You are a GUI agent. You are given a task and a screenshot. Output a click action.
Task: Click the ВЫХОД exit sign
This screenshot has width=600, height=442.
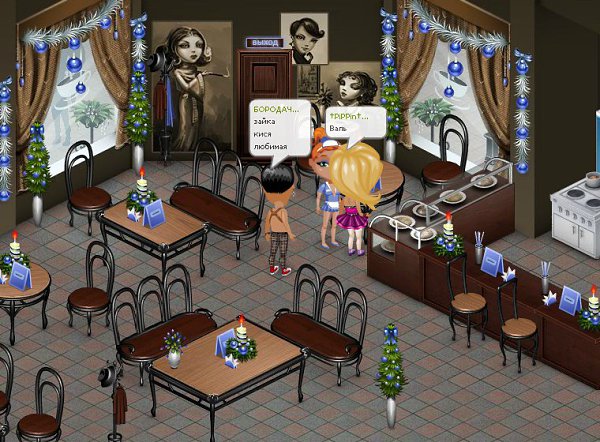pos(263,45)
